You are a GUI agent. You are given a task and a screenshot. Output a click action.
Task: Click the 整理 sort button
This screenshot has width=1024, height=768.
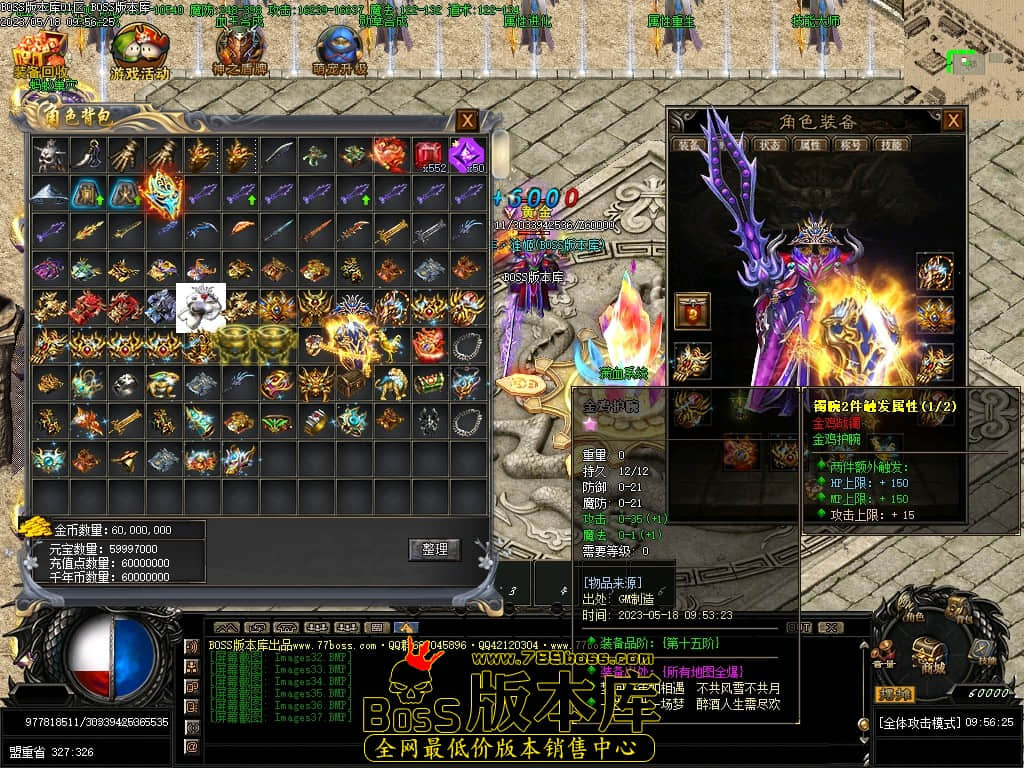pos(435,549)
